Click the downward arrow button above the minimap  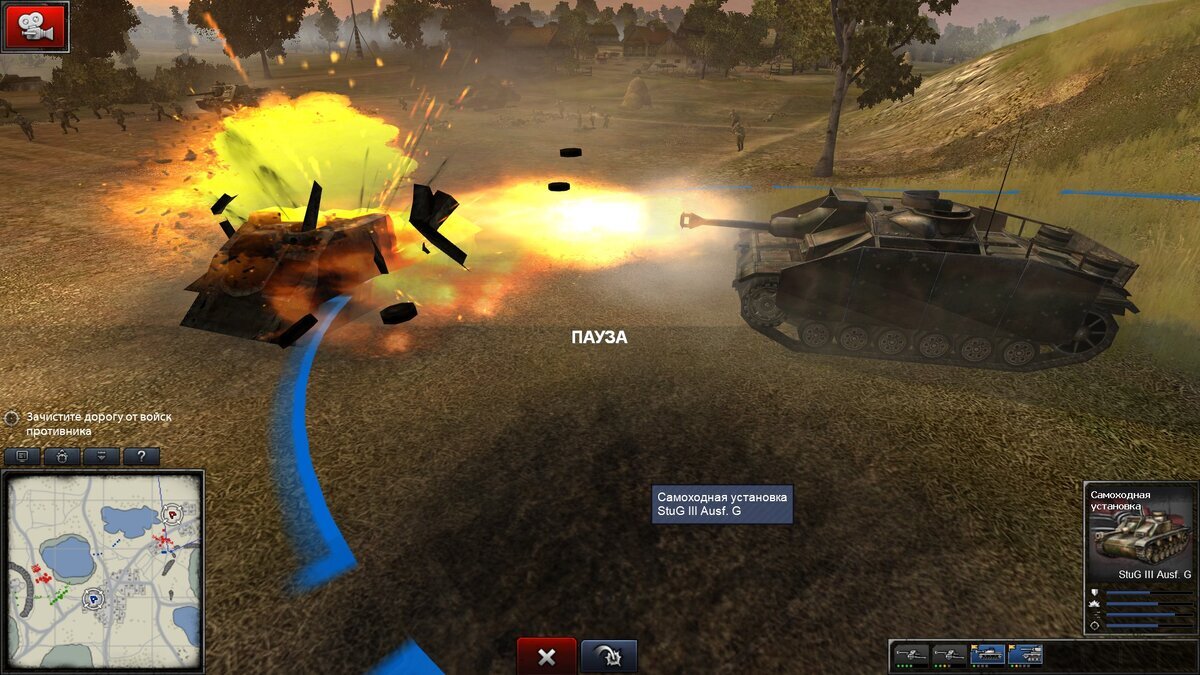click(101, 456)
